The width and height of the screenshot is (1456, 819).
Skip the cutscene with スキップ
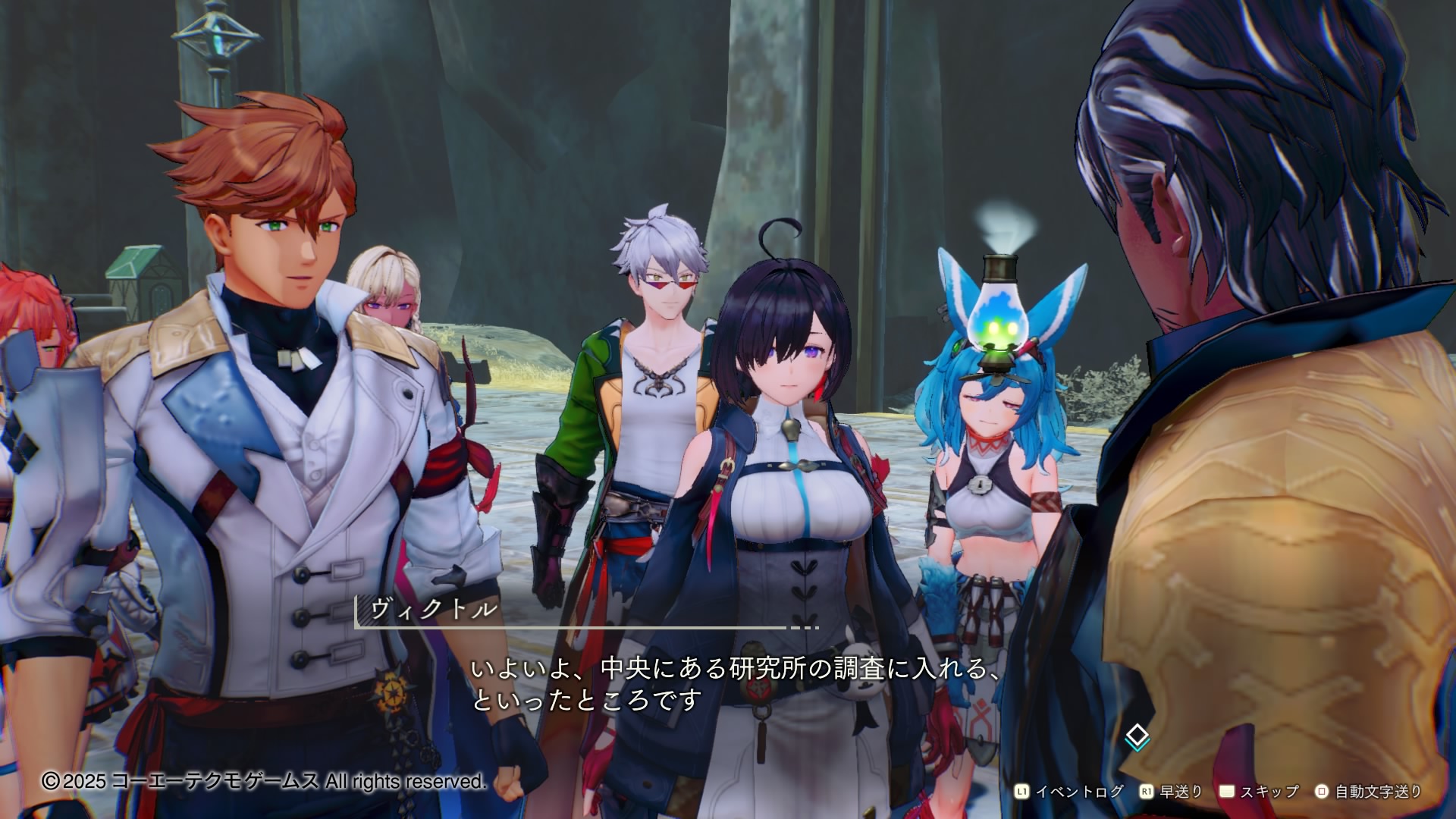pos(1260,792)
